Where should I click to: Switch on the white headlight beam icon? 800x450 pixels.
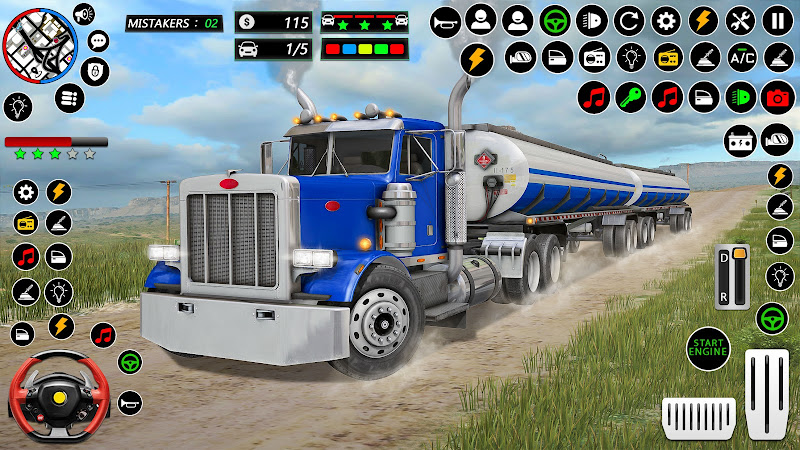592,19
